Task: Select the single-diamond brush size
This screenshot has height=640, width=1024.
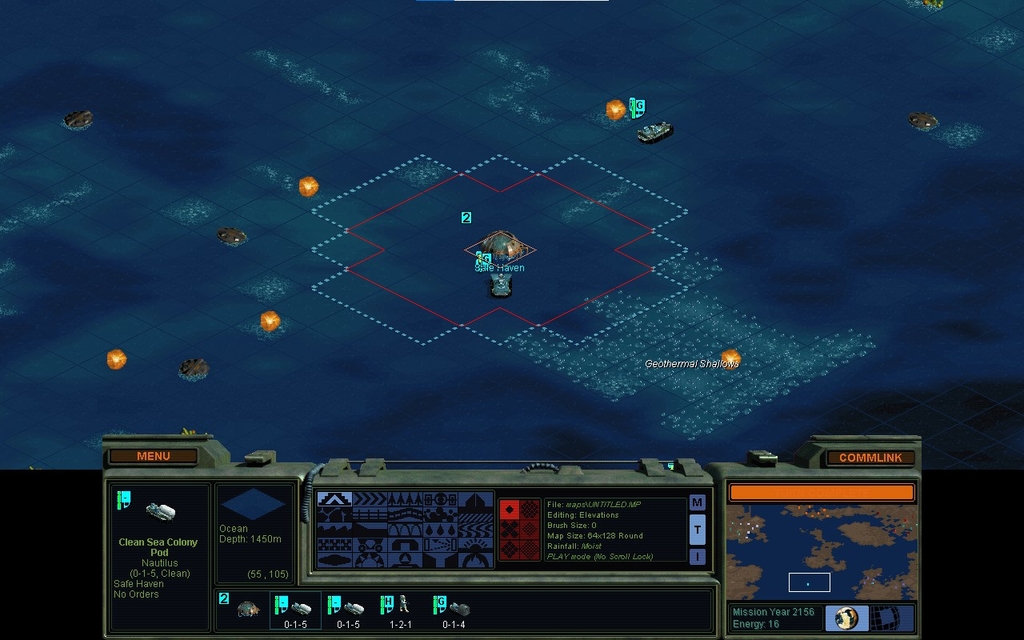Action: tap(509, 509)
